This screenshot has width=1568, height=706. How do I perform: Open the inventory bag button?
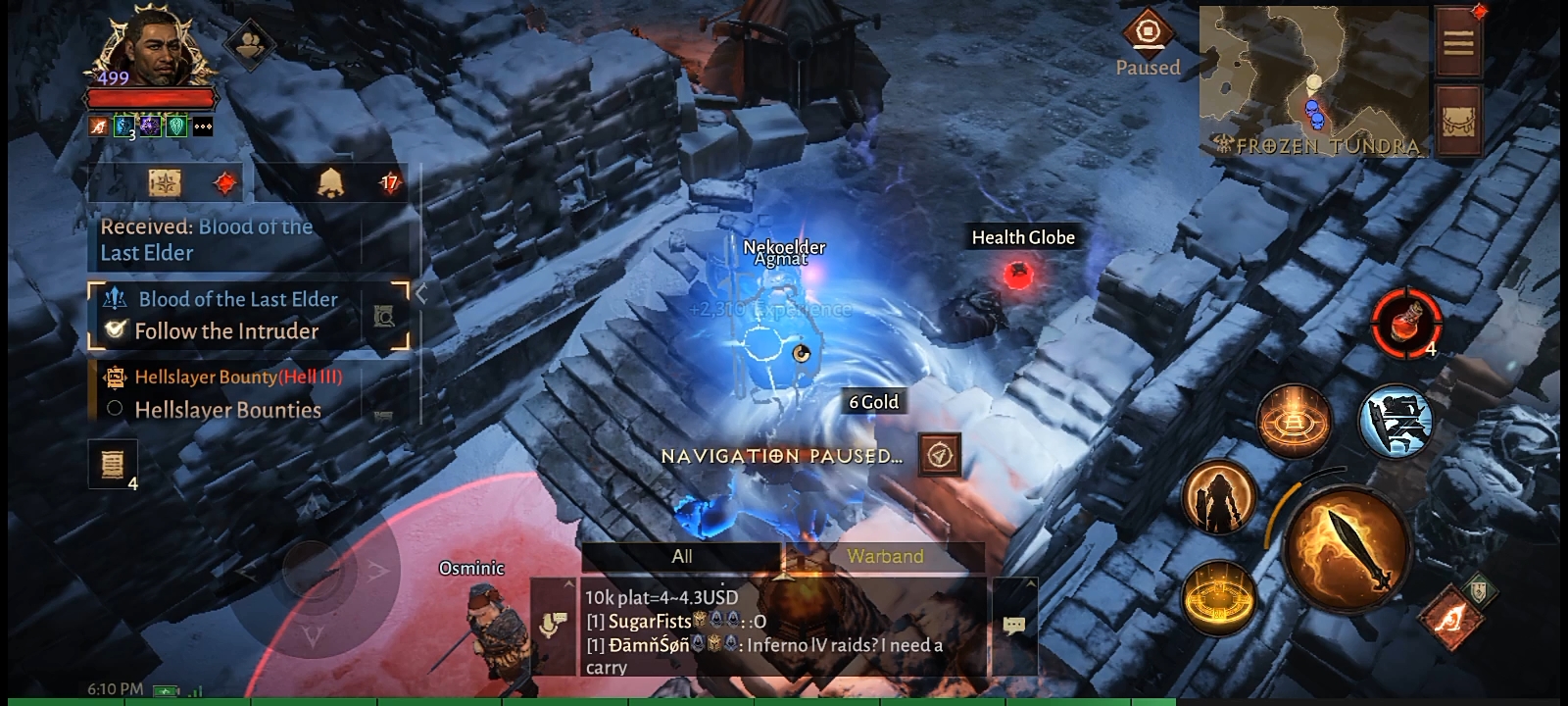tap(1457, 122)
